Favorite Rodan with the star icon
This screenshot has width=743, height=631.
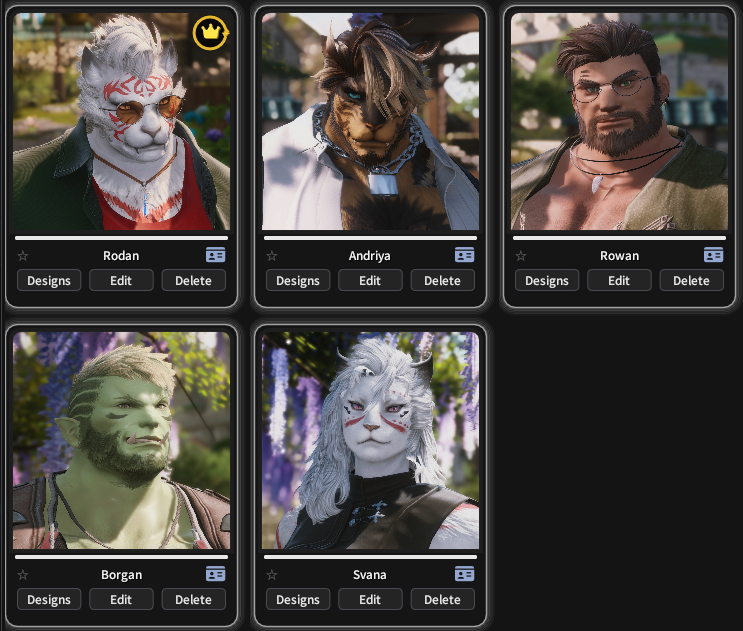point(23,256)
